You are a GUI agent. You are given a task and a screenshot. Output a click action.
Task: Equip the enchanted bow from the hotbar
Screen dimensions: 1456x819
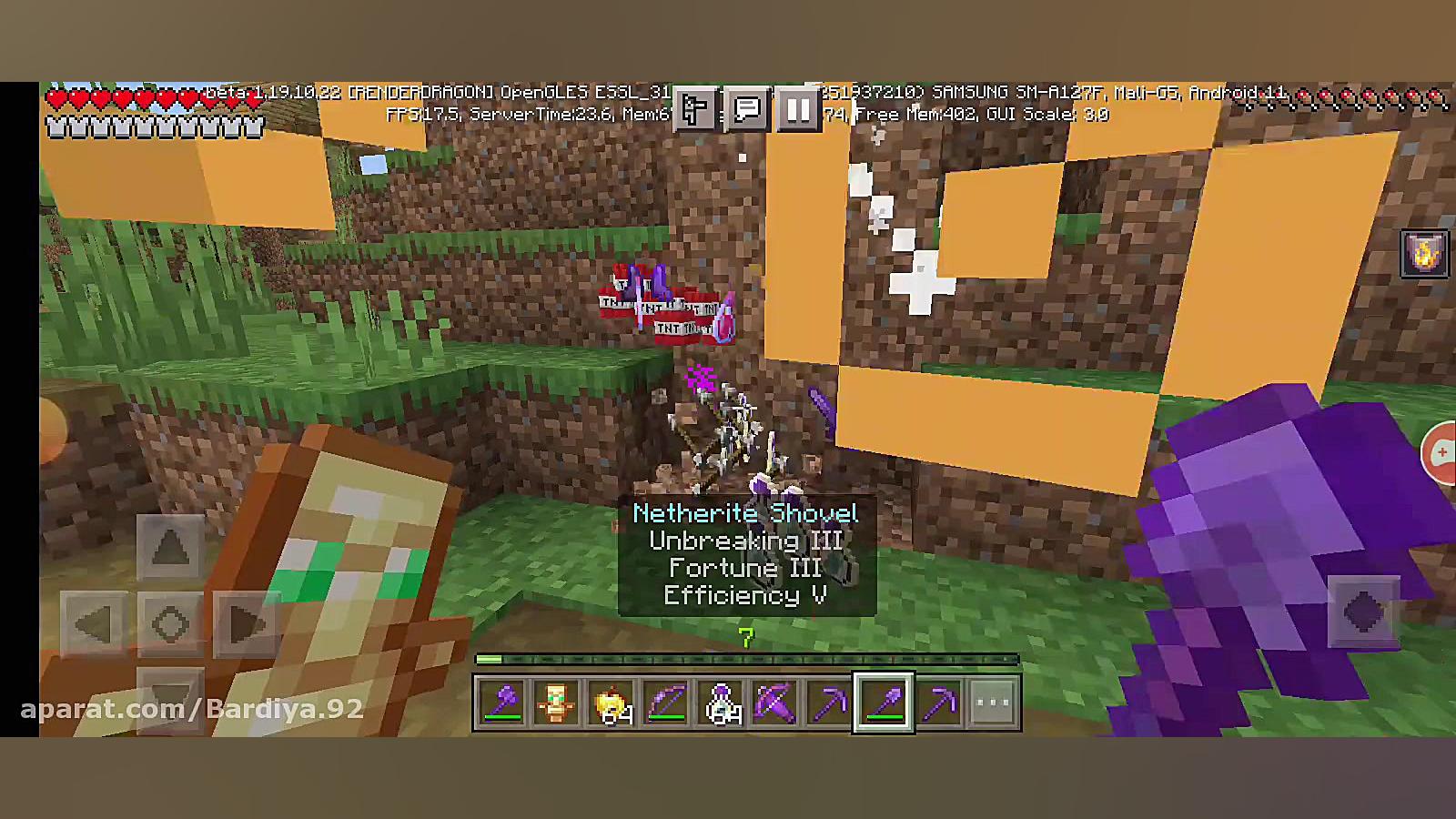[666, 703]
